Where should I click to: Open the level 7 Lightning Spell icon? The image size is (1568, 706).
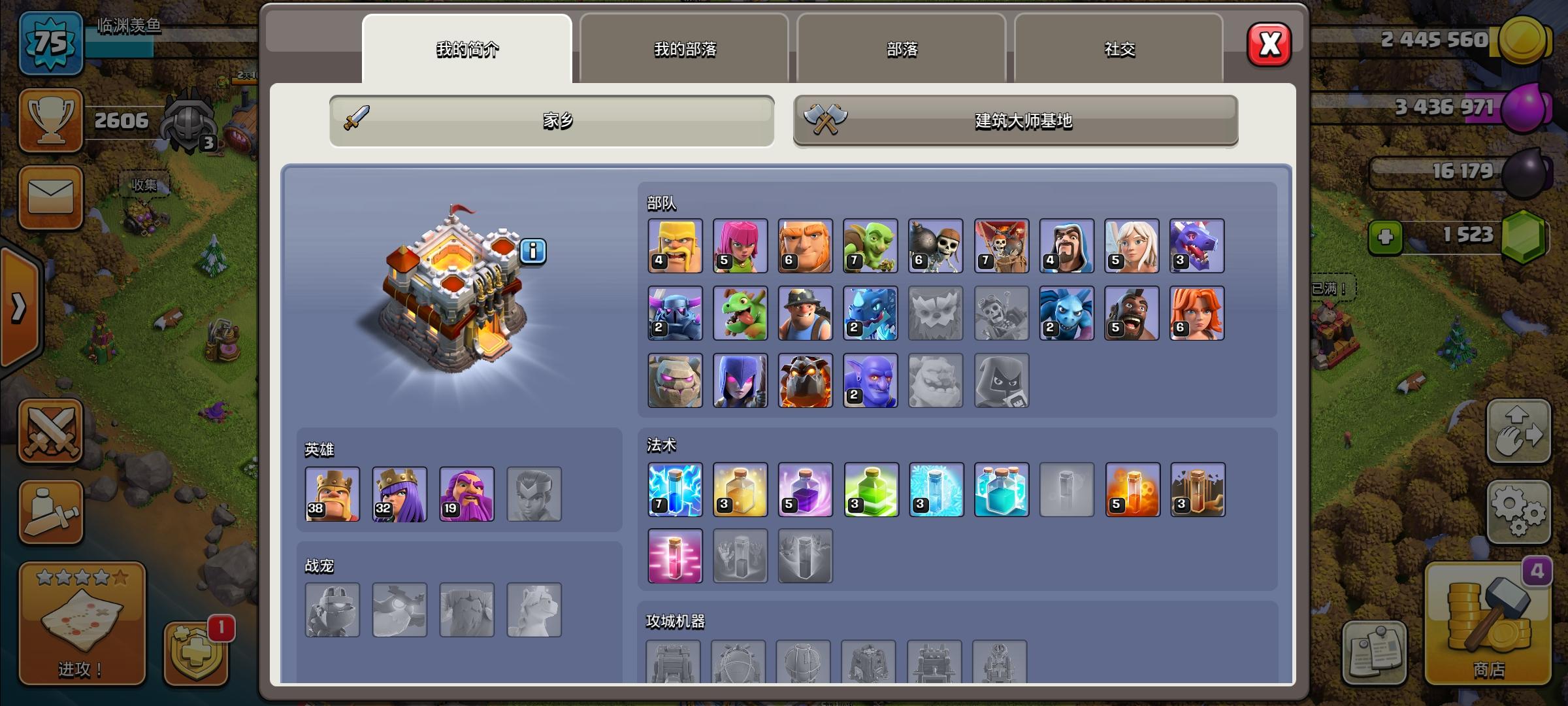pyautogui.click(x=675, y=490)
